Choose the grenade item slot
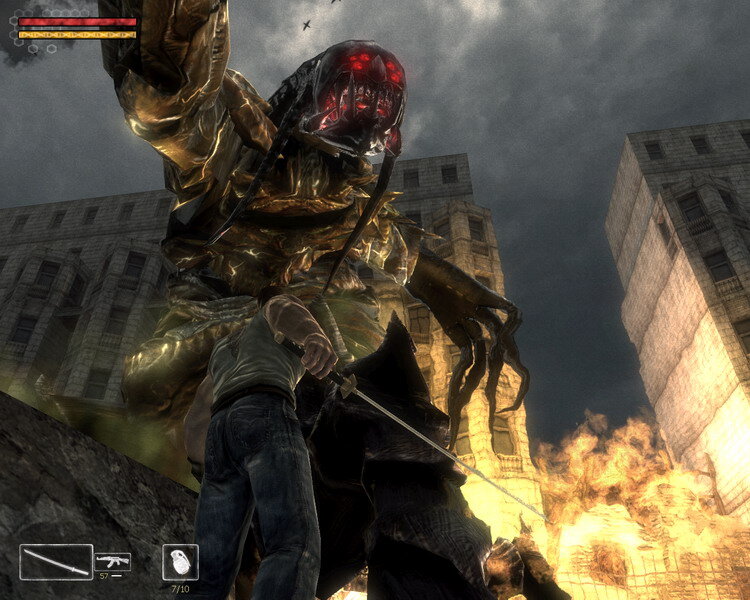Screen dimensions: 750x600 click(x=180, y=561)
